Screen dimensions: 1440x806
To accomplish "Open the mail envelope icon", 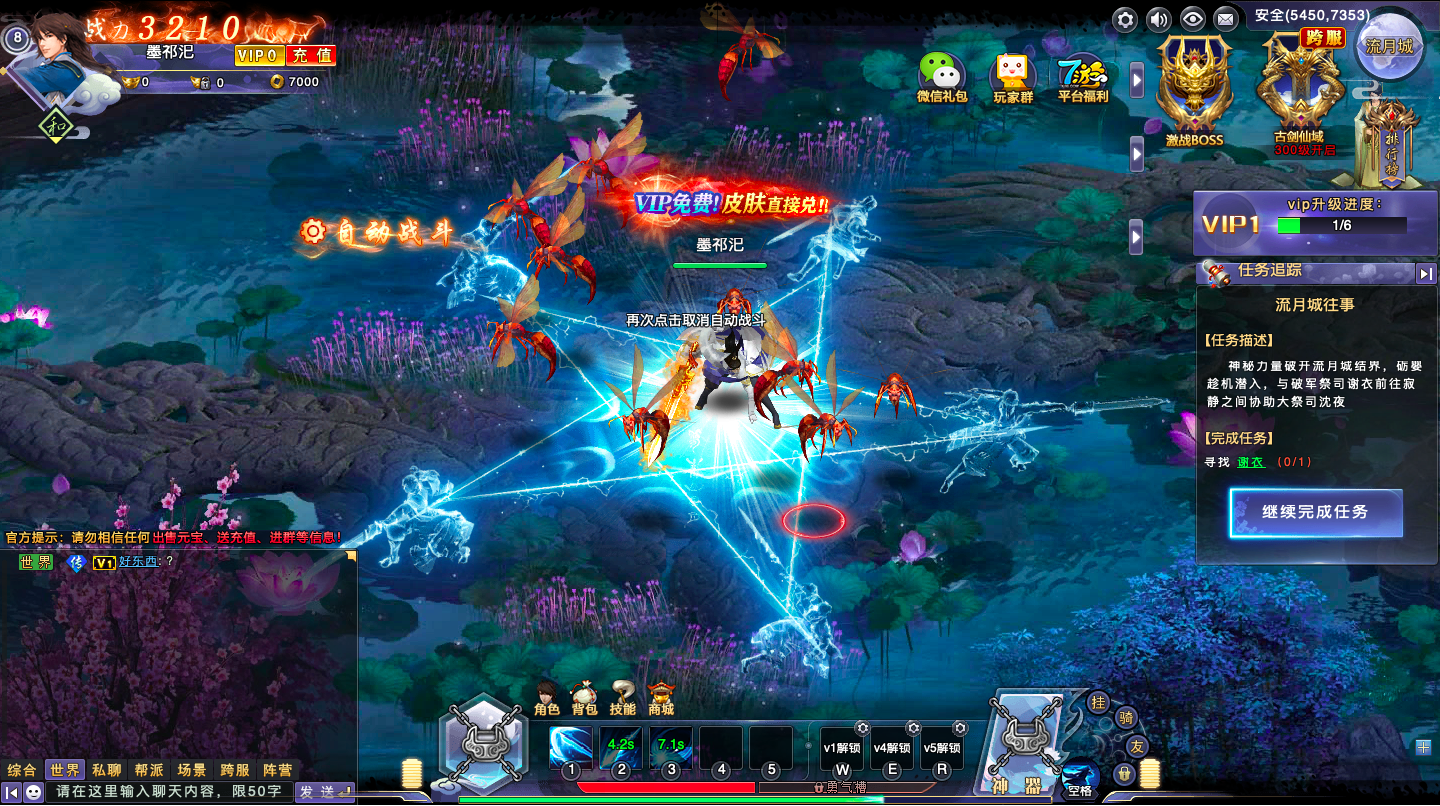I will [x=1224, y=19].
